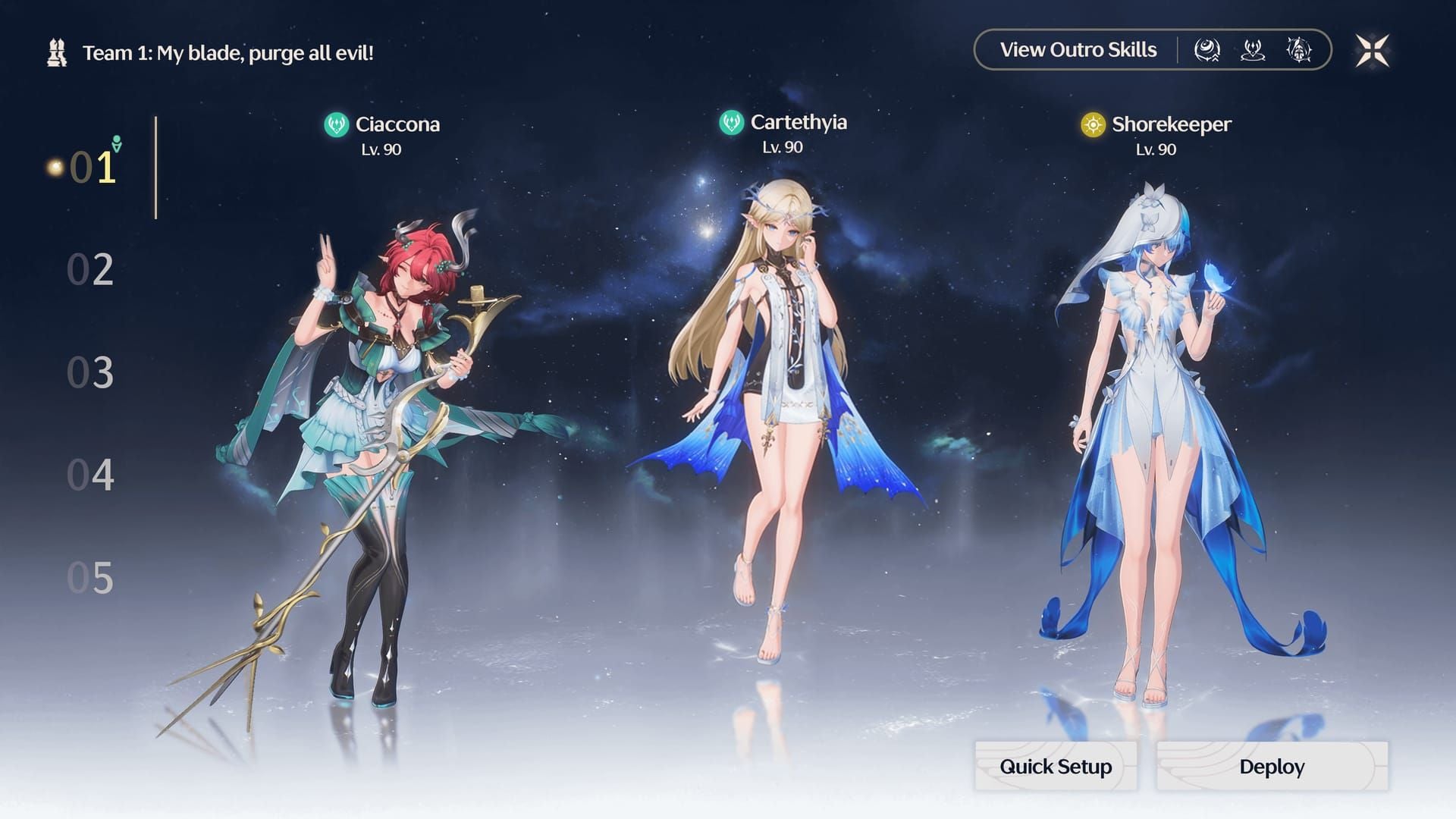
Task: Close the team setup screen
Action: point(1372,51)
